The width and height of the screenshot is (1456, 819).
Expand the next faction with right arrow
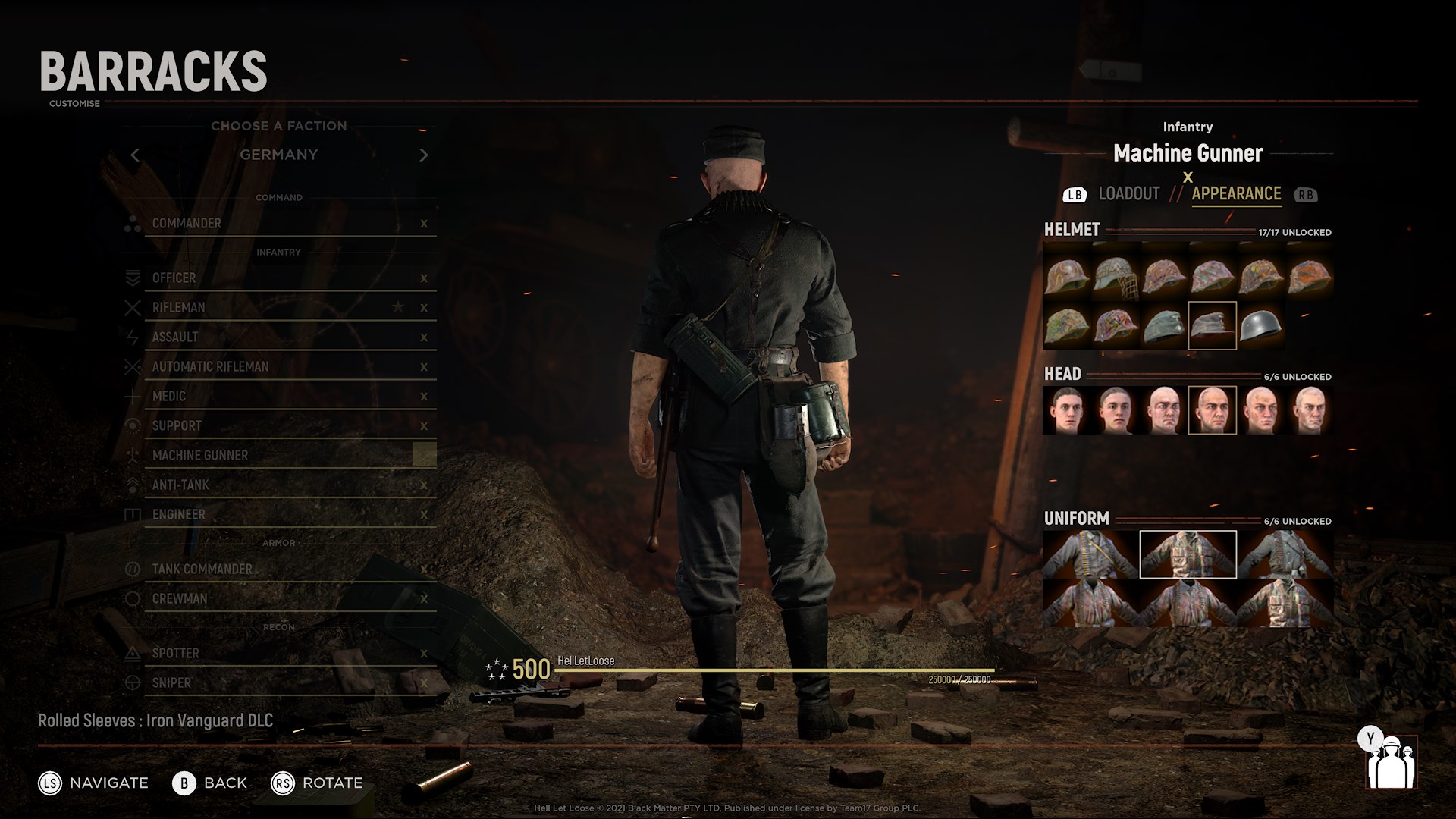click(x=425, y=155)
